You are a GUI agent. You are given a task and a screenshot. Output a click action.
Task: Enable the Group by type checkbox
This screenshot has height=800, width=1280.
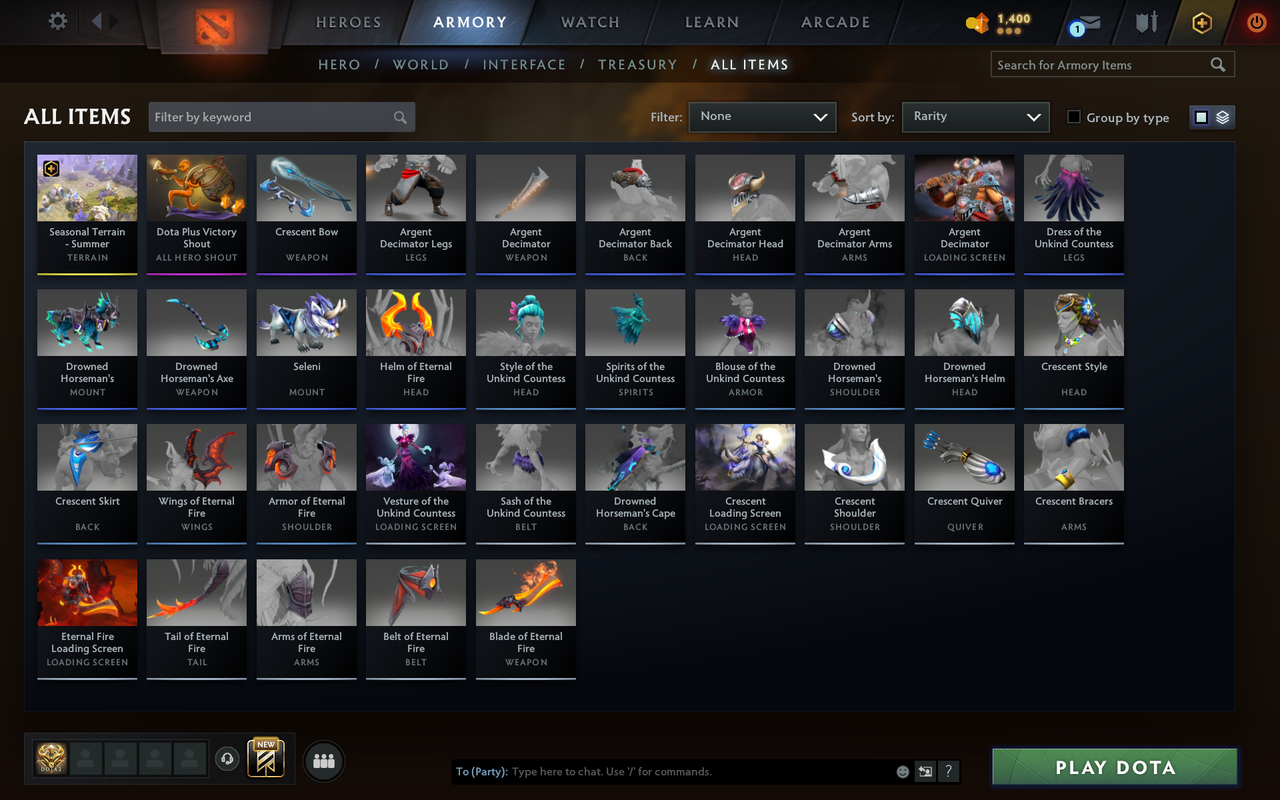[x=1075, y=117]
